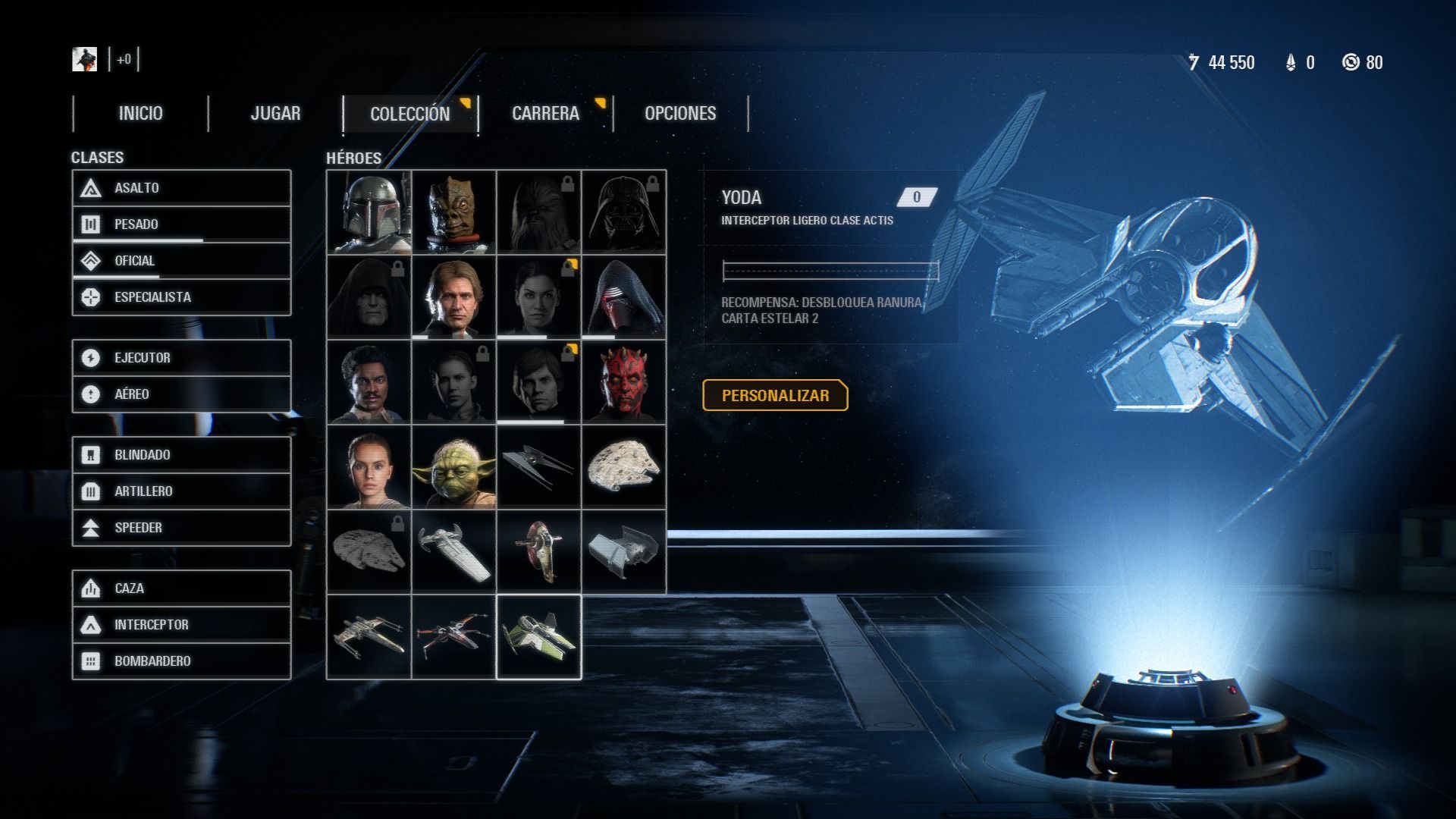Open the Inicio tab
This screenshot has height=819, width=1456.
(x=140, y=114)
